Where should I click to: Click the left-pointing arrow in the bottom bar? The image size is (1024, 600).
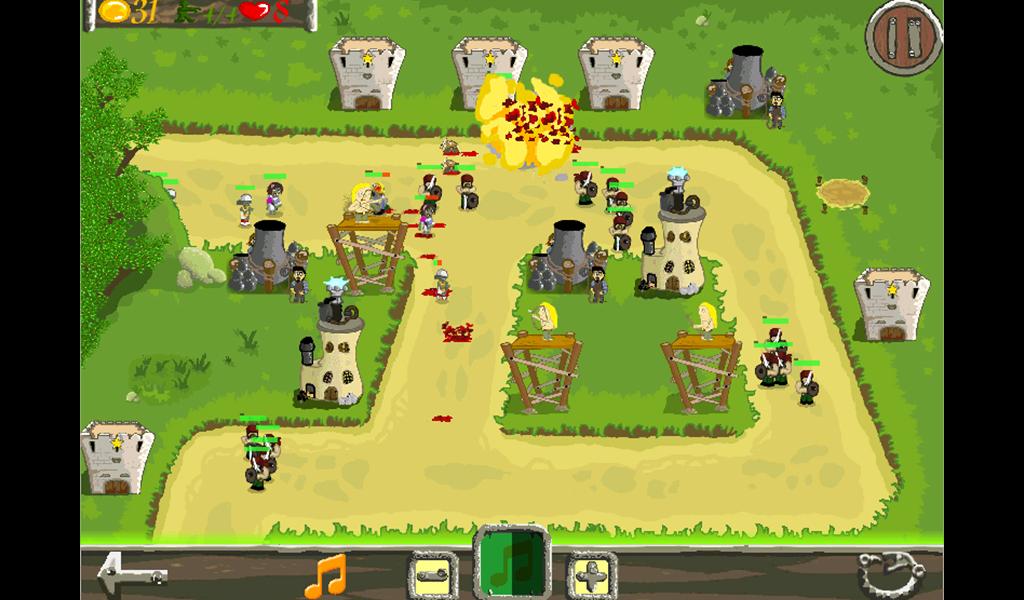click(130, 574)
